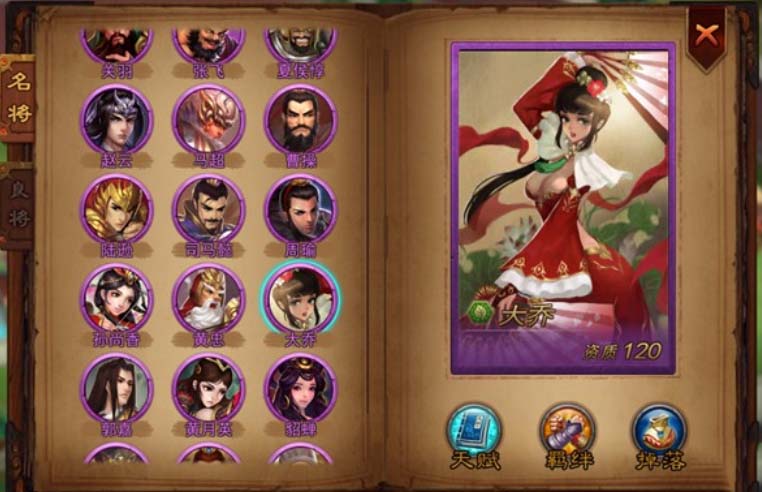762x492 pixels.
Task: Choose 周瑜 in the hero grid
Action: coord(300,210)
